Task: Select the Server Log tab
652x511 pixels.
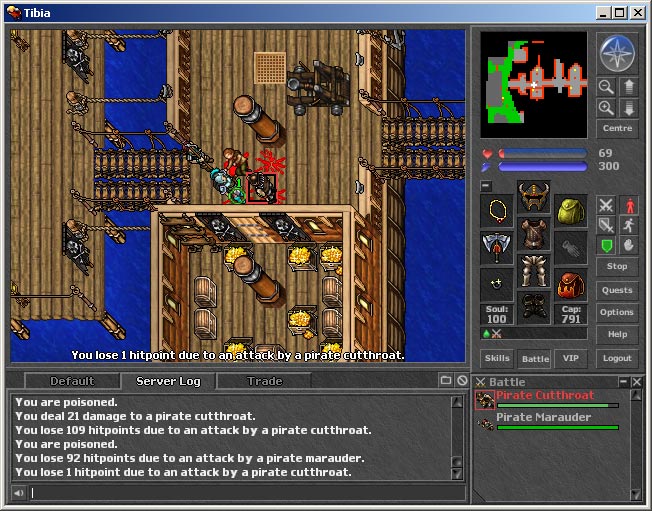Action: click(168, 381)
